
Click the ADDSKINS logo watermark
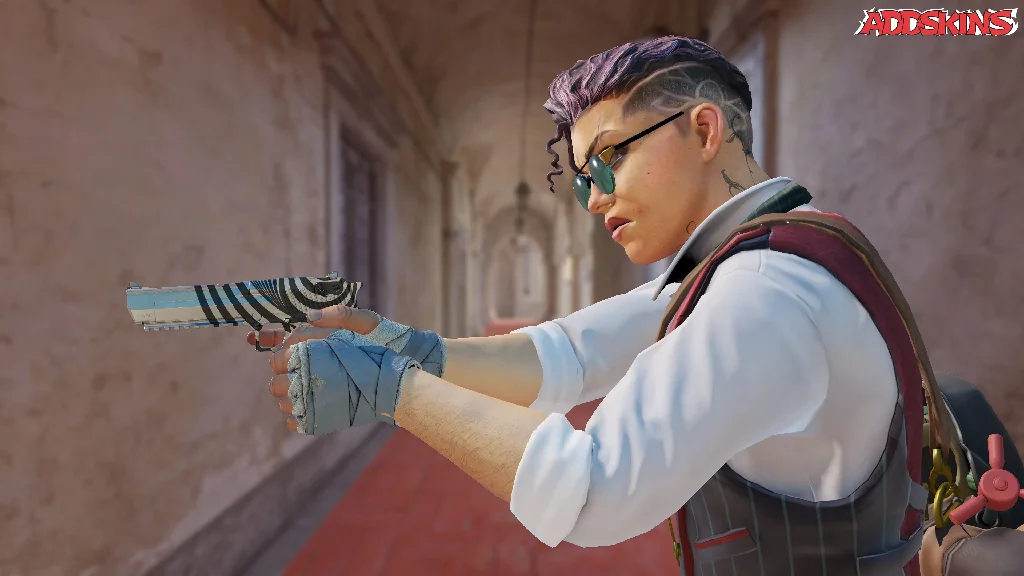click(x=936, y=22)
